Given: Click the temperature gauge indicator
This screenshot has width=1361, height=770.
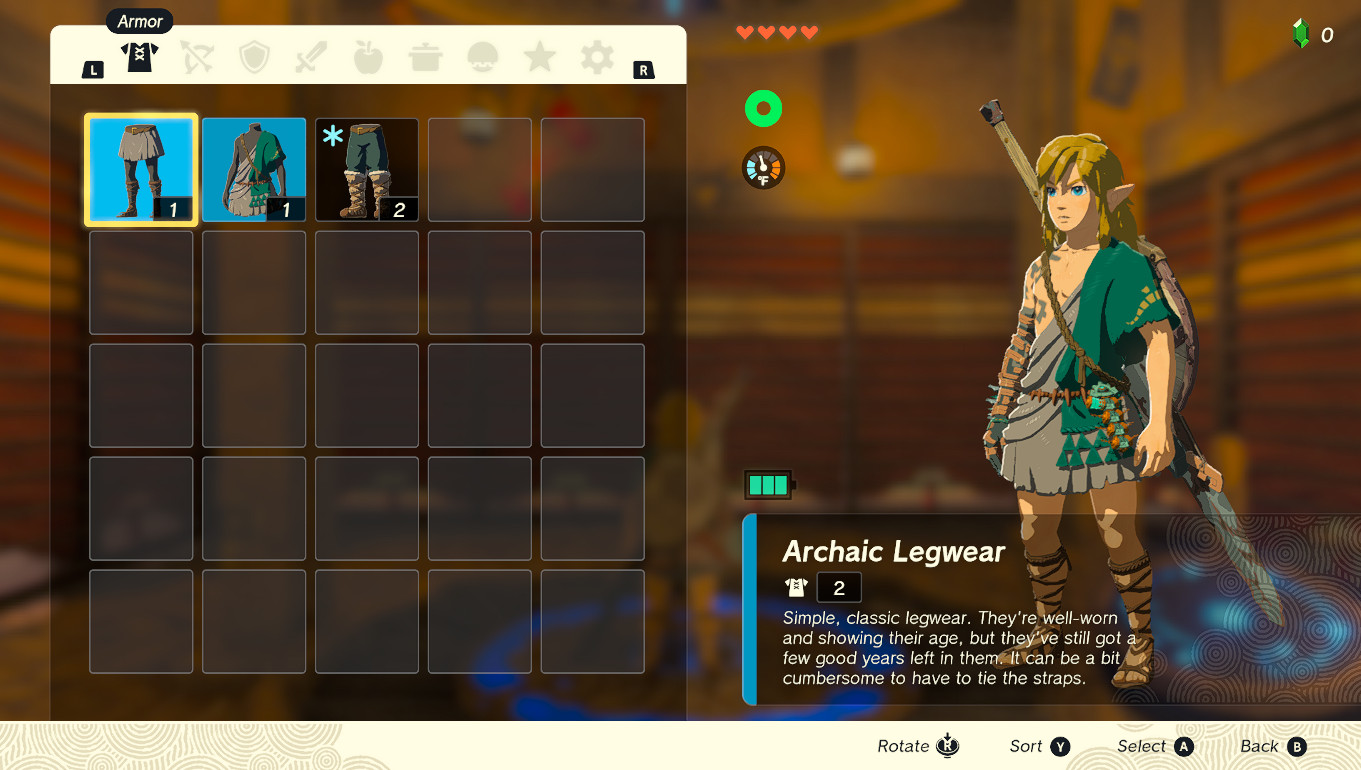Looking at the screenshot, I should pyautogui.click(x=763, y=167).
